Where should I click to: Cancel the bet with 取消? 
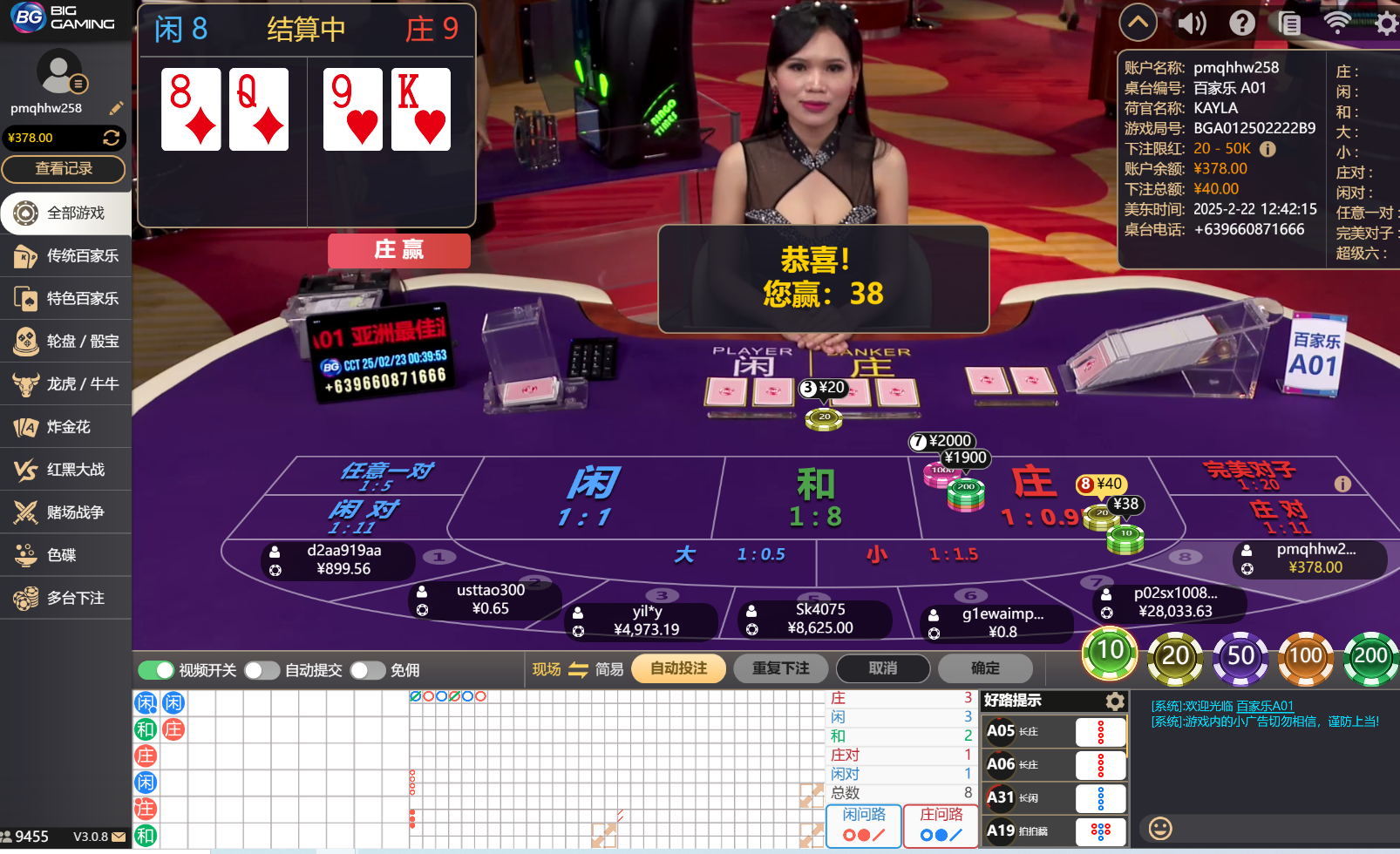click(x=882, y=668)
